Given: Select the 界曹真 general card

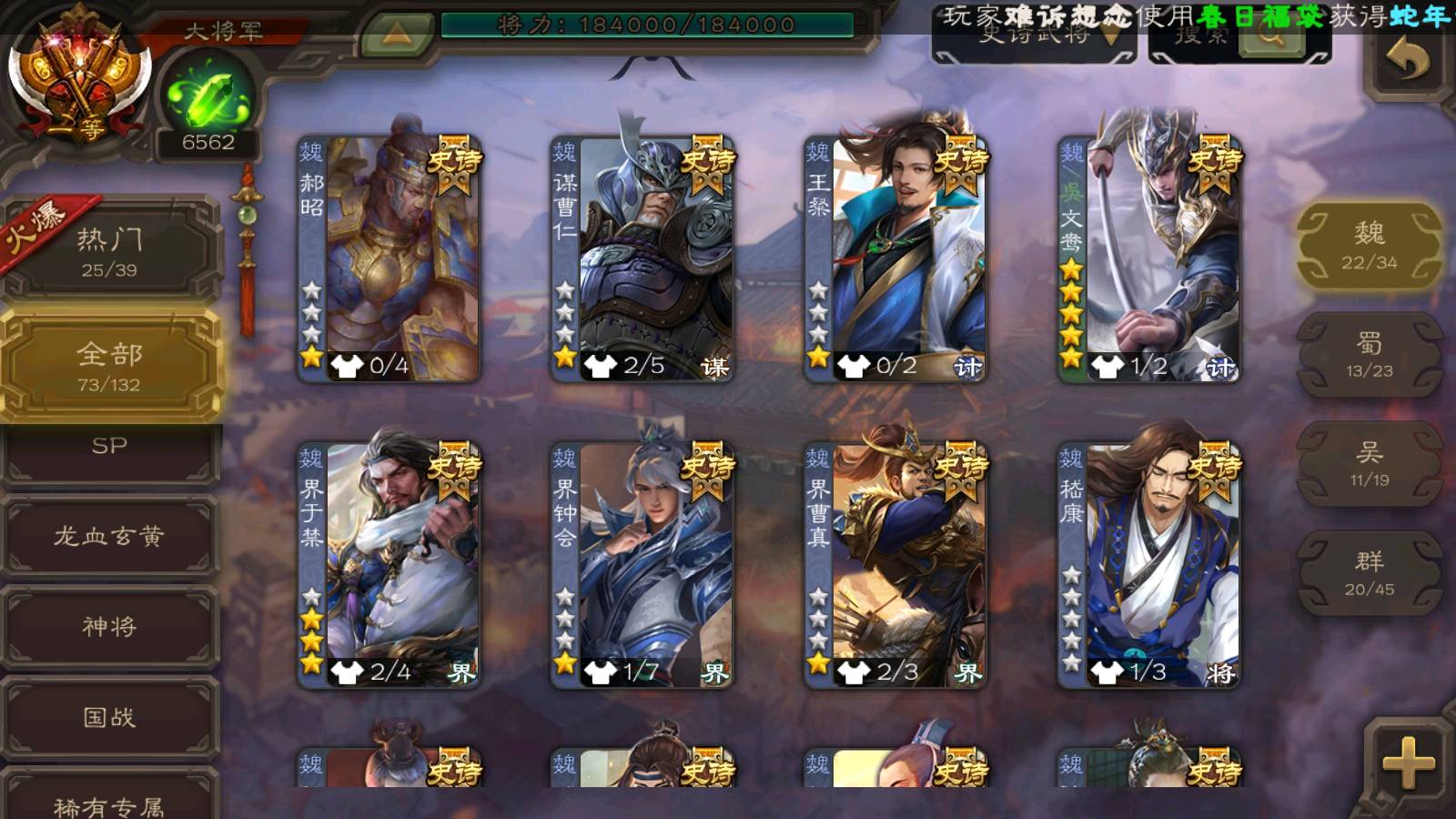Looking at the screenshot, I should tap(895, 565).
